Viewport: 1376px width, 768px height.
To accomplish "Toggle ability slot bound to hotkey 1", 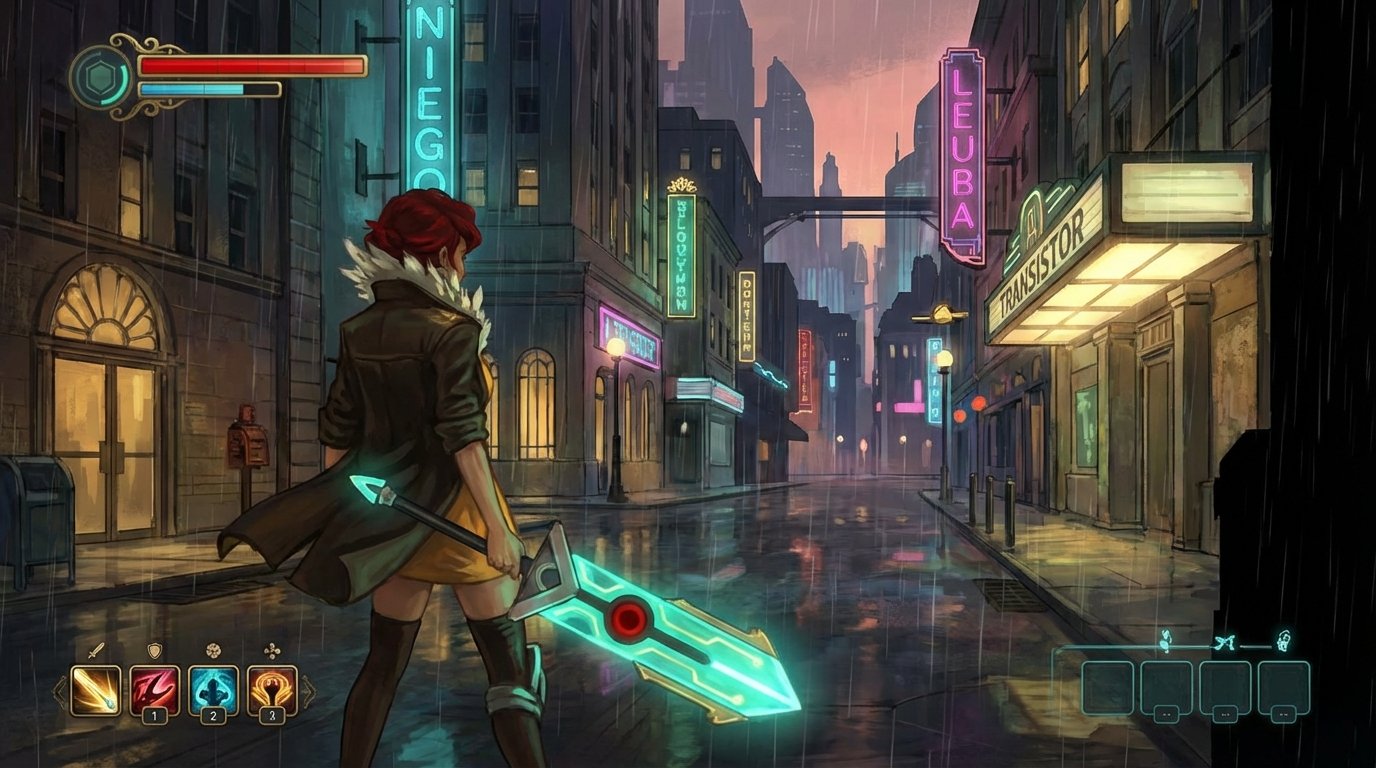I will (x=154, y=715).
